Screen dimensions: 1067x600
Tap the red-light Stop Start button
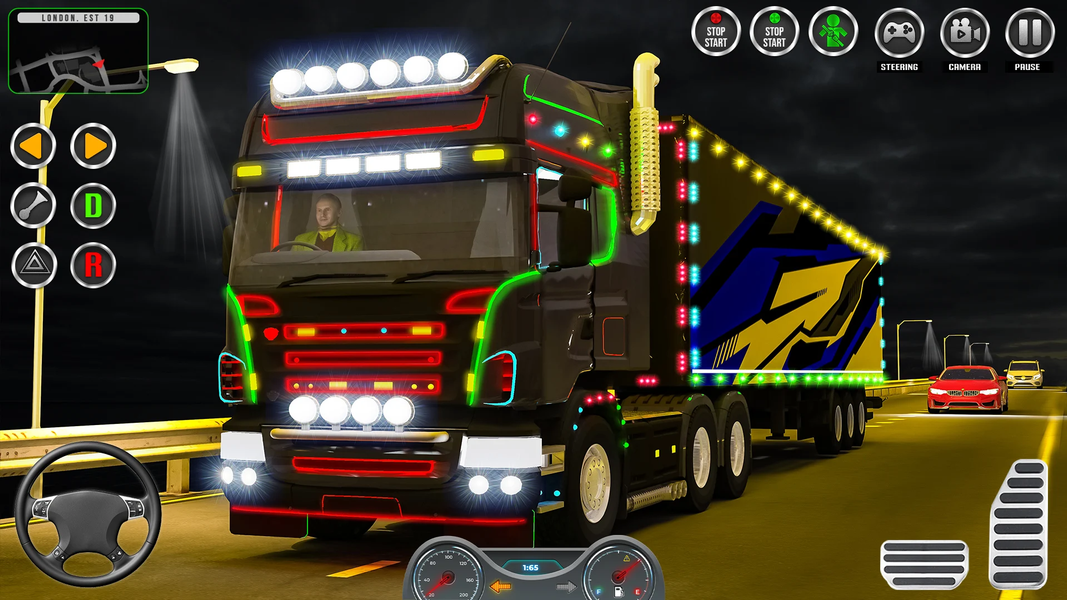(716, 31)
